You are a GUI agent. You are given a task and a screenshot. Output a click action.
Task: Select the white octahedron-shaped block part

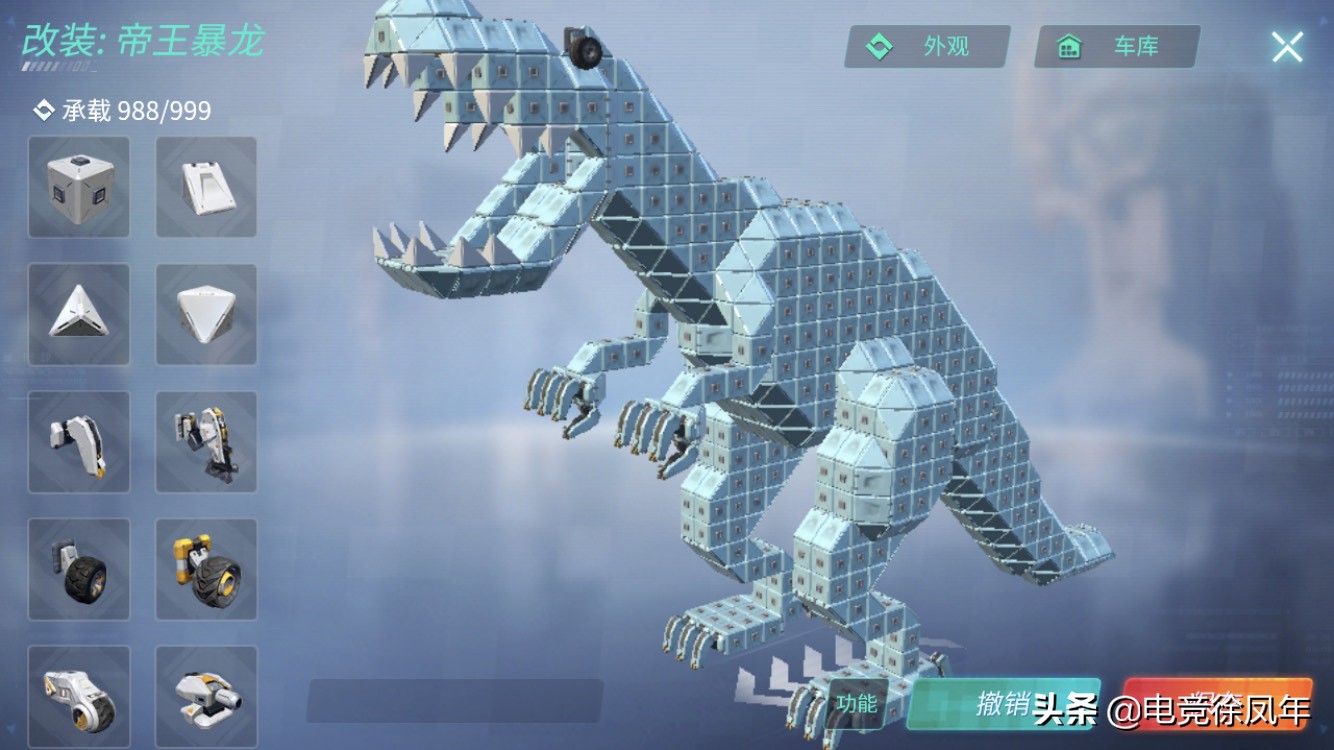click(206, 314)
